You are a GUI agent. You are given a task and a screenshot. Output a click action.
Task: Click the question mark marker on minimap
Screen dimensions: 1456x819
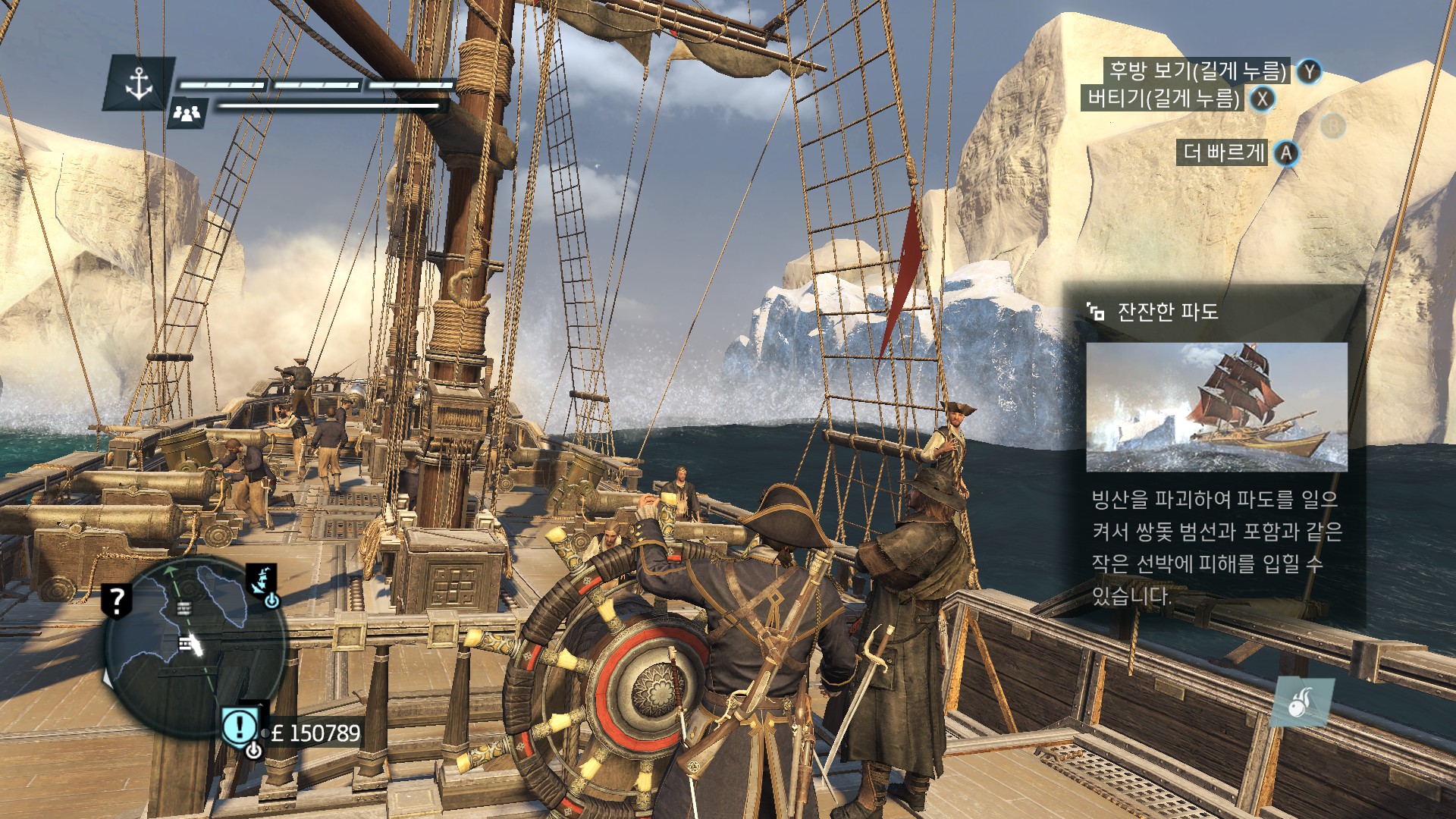[116, 601]
